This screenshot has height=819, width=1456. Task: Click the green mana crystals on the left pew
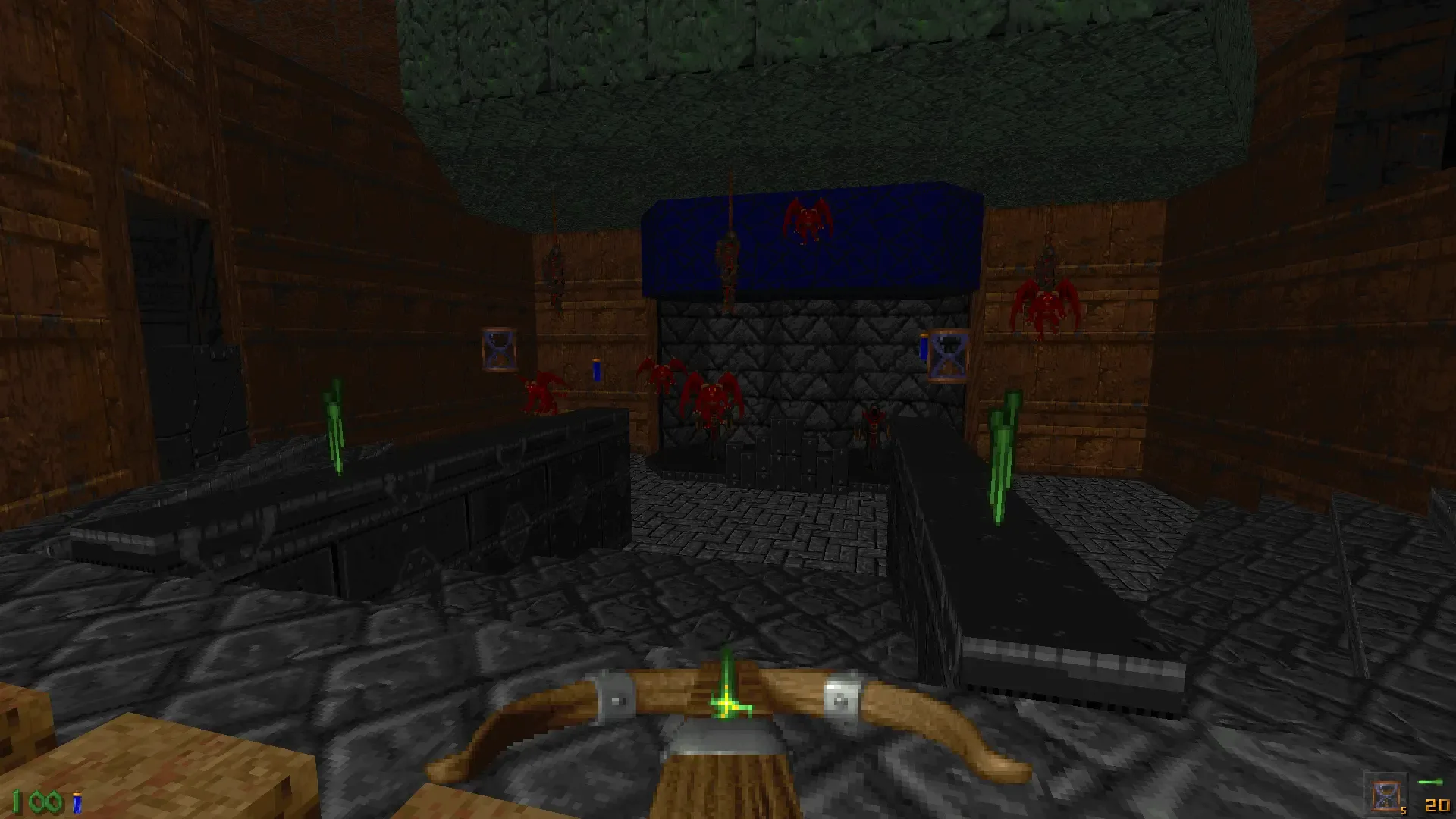point(336,425)
